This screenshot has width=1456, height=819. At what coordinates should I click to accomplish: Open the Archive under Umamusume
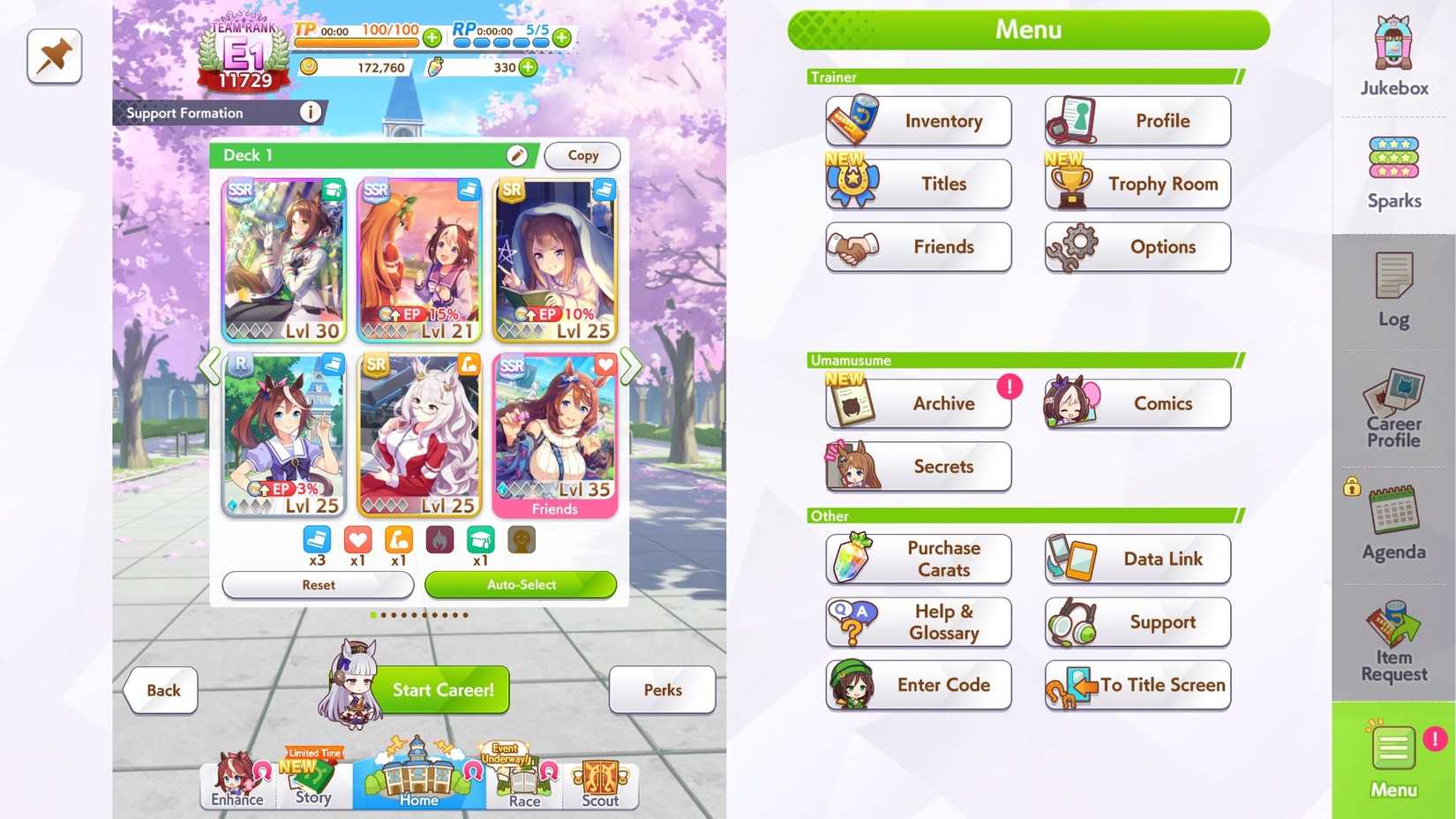click(x=918, y=403)
